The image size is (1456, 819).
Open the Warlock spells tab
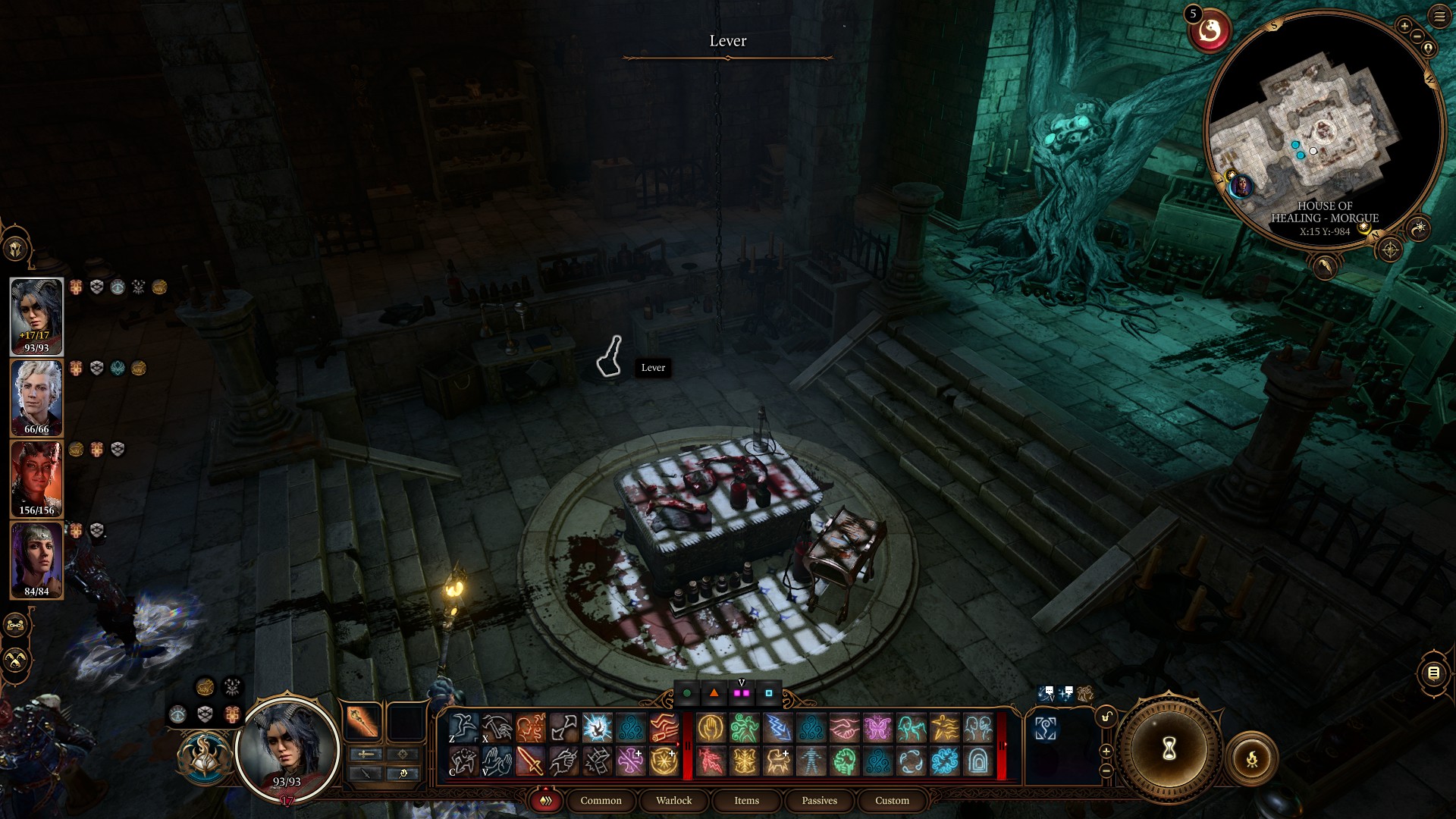(673, 800)
